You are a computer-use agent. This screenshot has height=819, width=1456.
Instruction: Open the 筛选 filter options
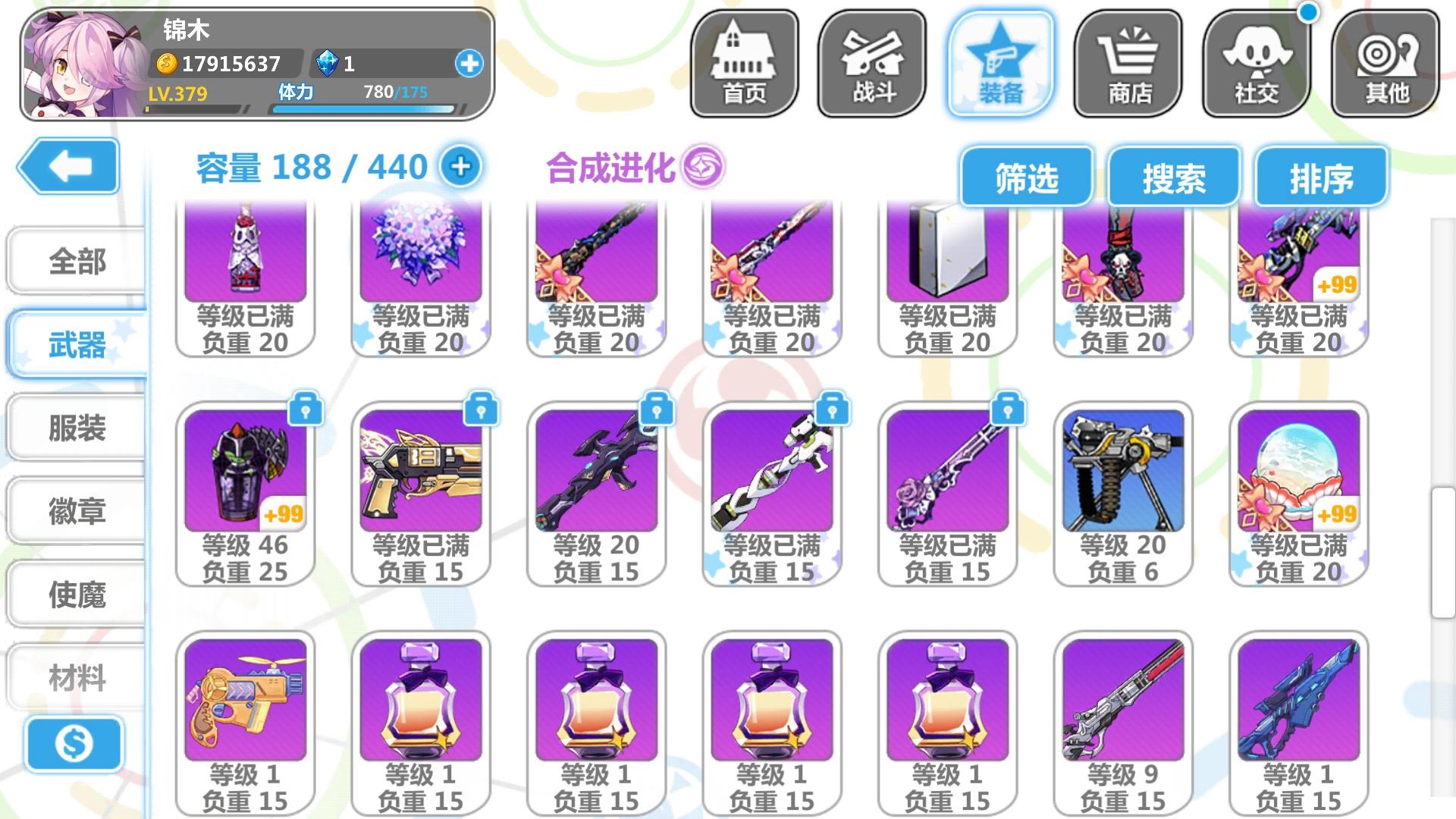tap(1026, 177)
